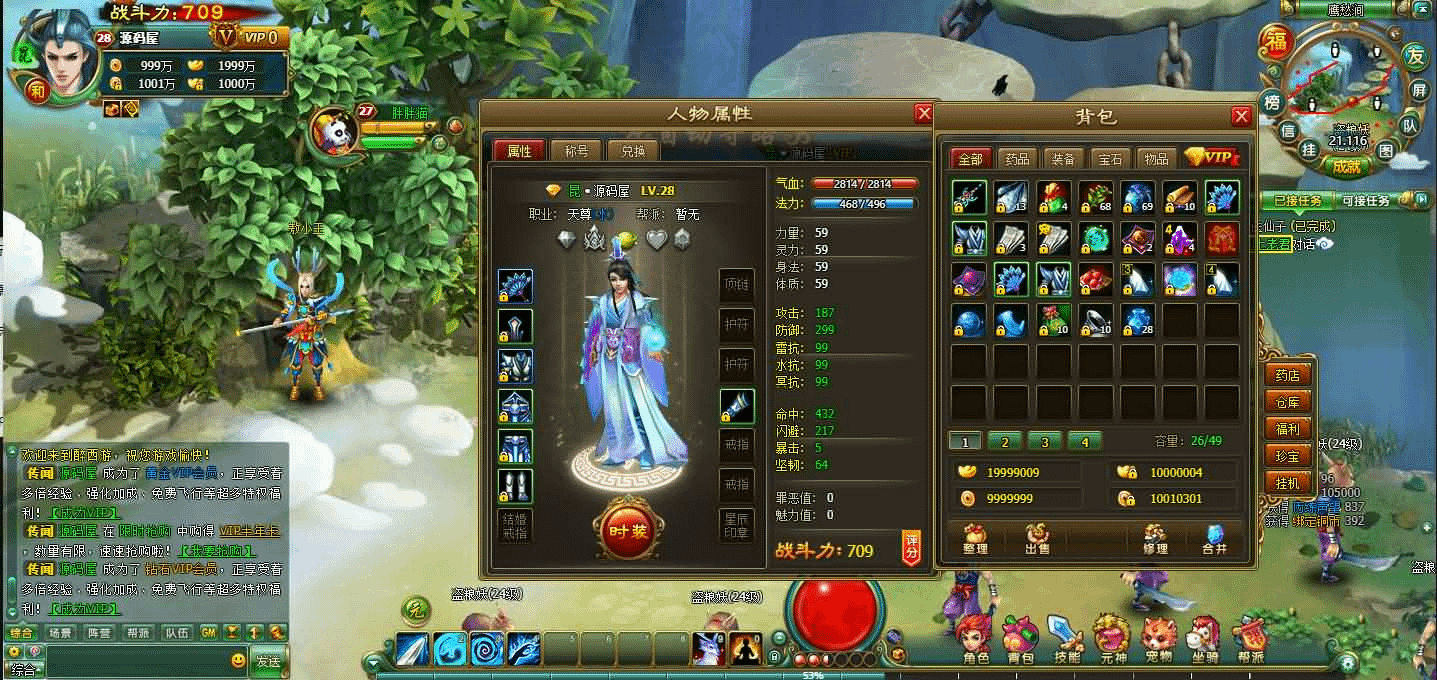
Task: Open the 宠物 pet menu icon
Action: pos(1158,639)
